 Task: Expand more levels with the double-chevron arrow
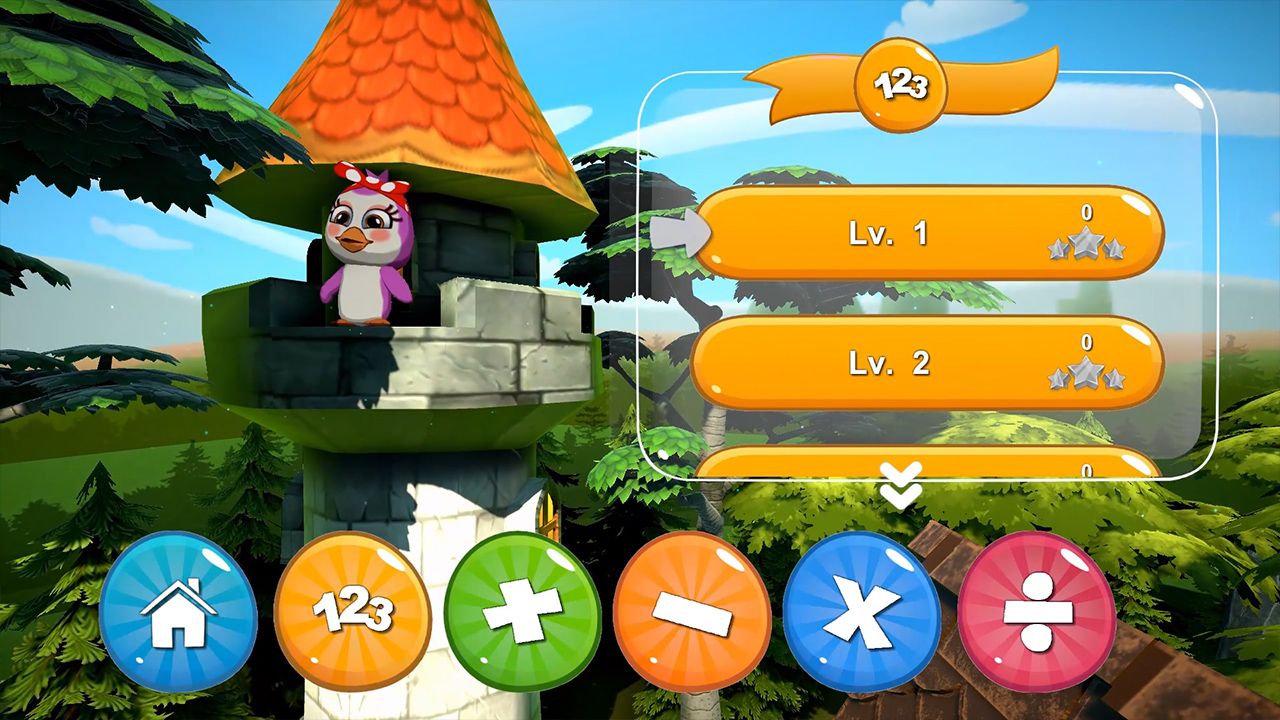[x=899, y=480]
